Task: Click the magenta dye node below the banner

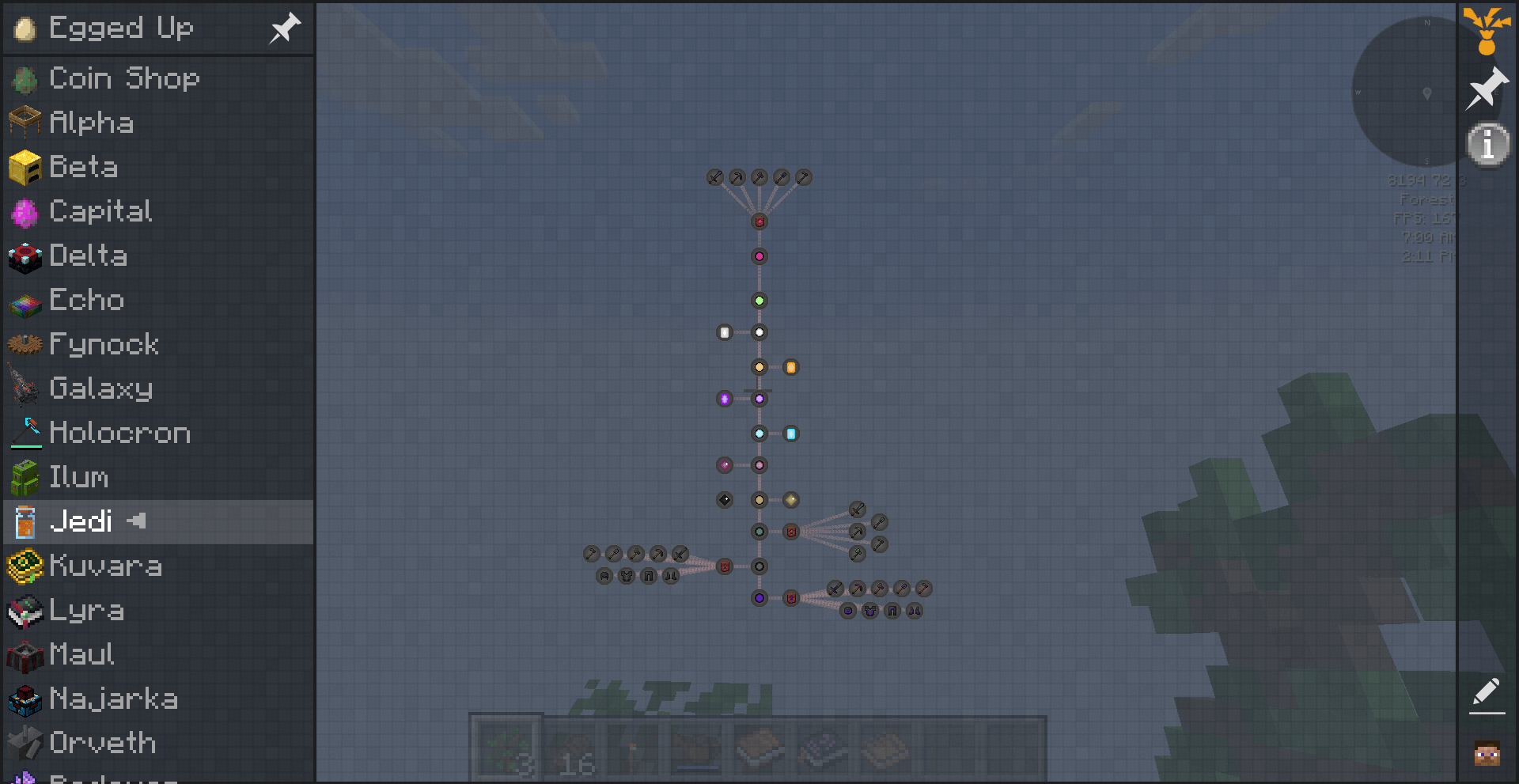Action: pyautogui.click(x=759, y=256)
